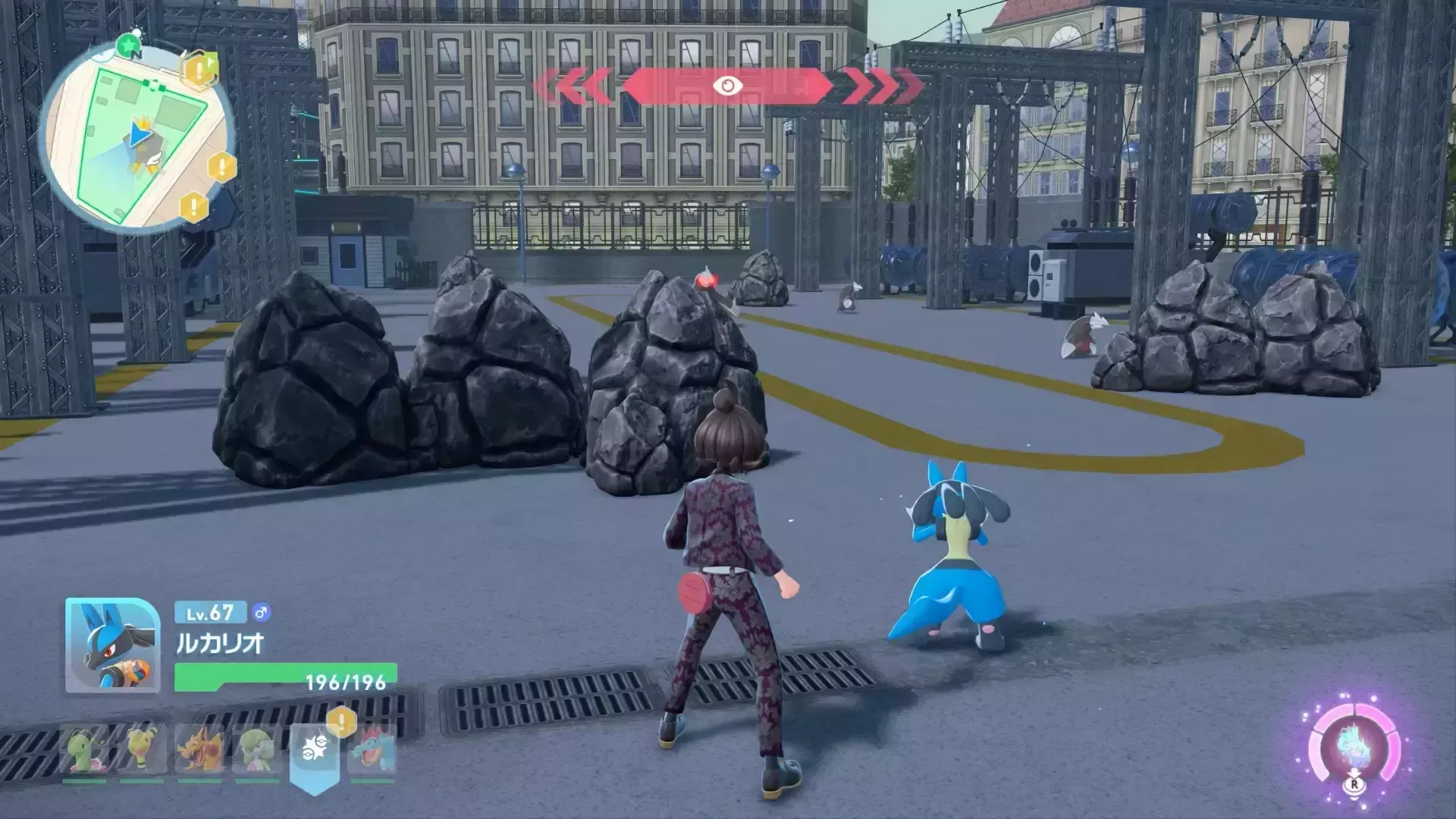Switch to Feraligatr's party slot
Image resolution: width=1456 pixels, height=819 pixels.
(372, 749)
